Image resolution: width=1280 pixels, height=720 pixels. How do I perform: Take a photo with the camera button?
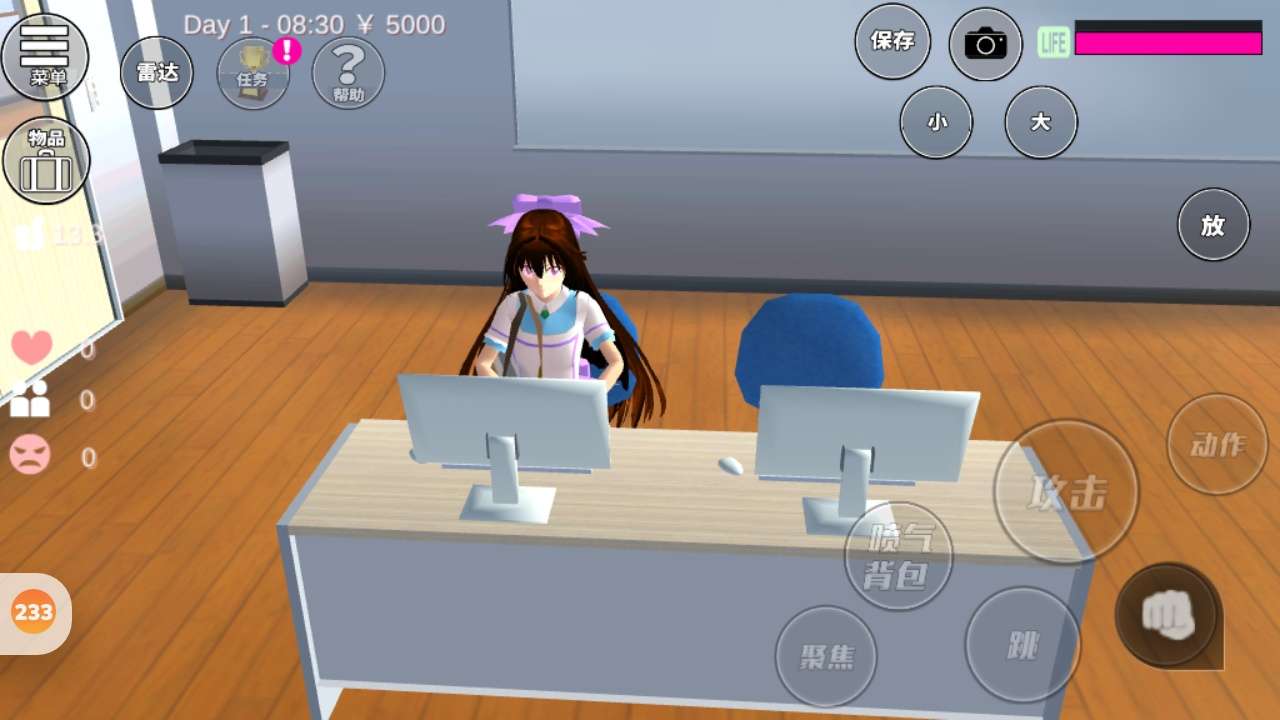985,44
